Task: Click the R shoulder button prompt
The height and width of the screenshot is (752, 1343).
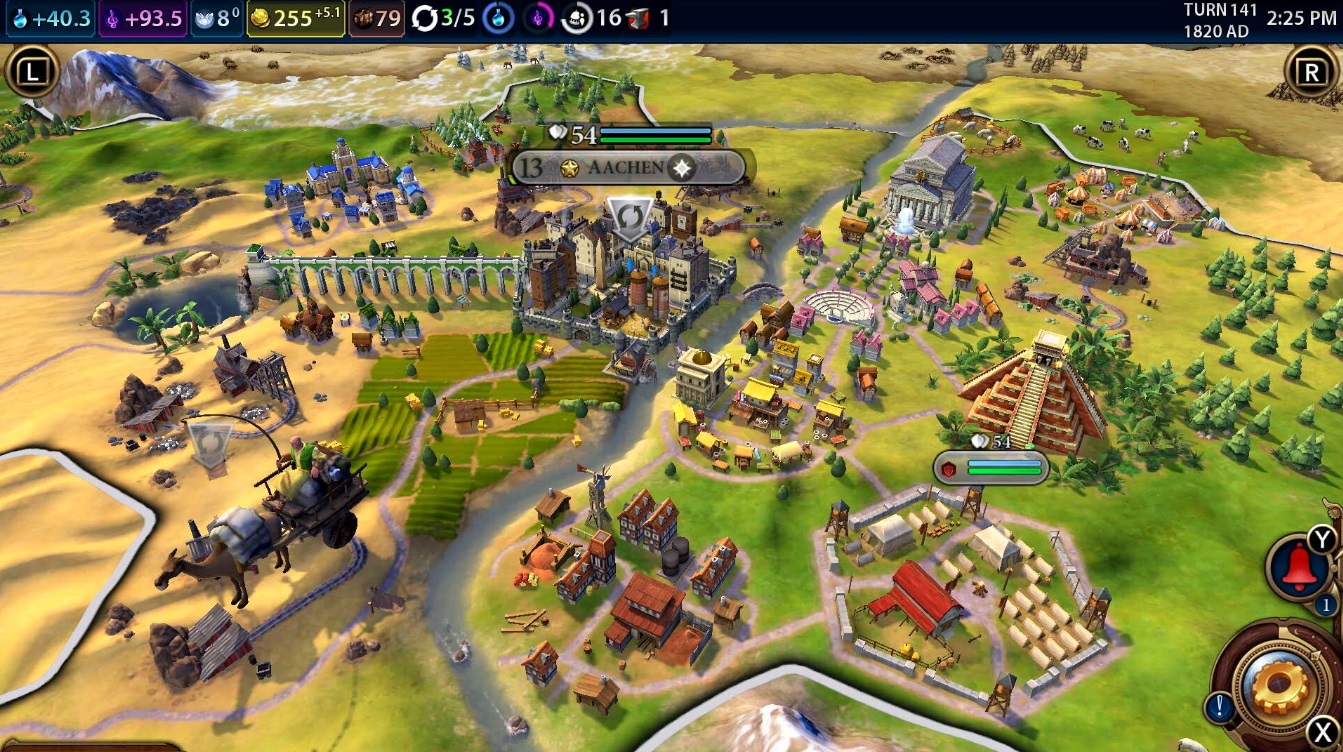Action: [1313, 68]
